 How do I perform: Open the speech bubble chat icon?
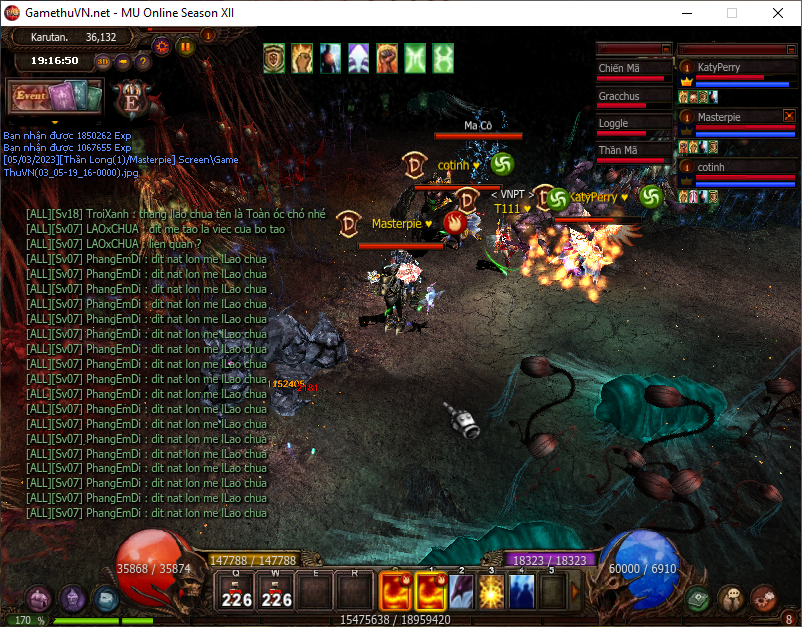[x=731, y=598]
